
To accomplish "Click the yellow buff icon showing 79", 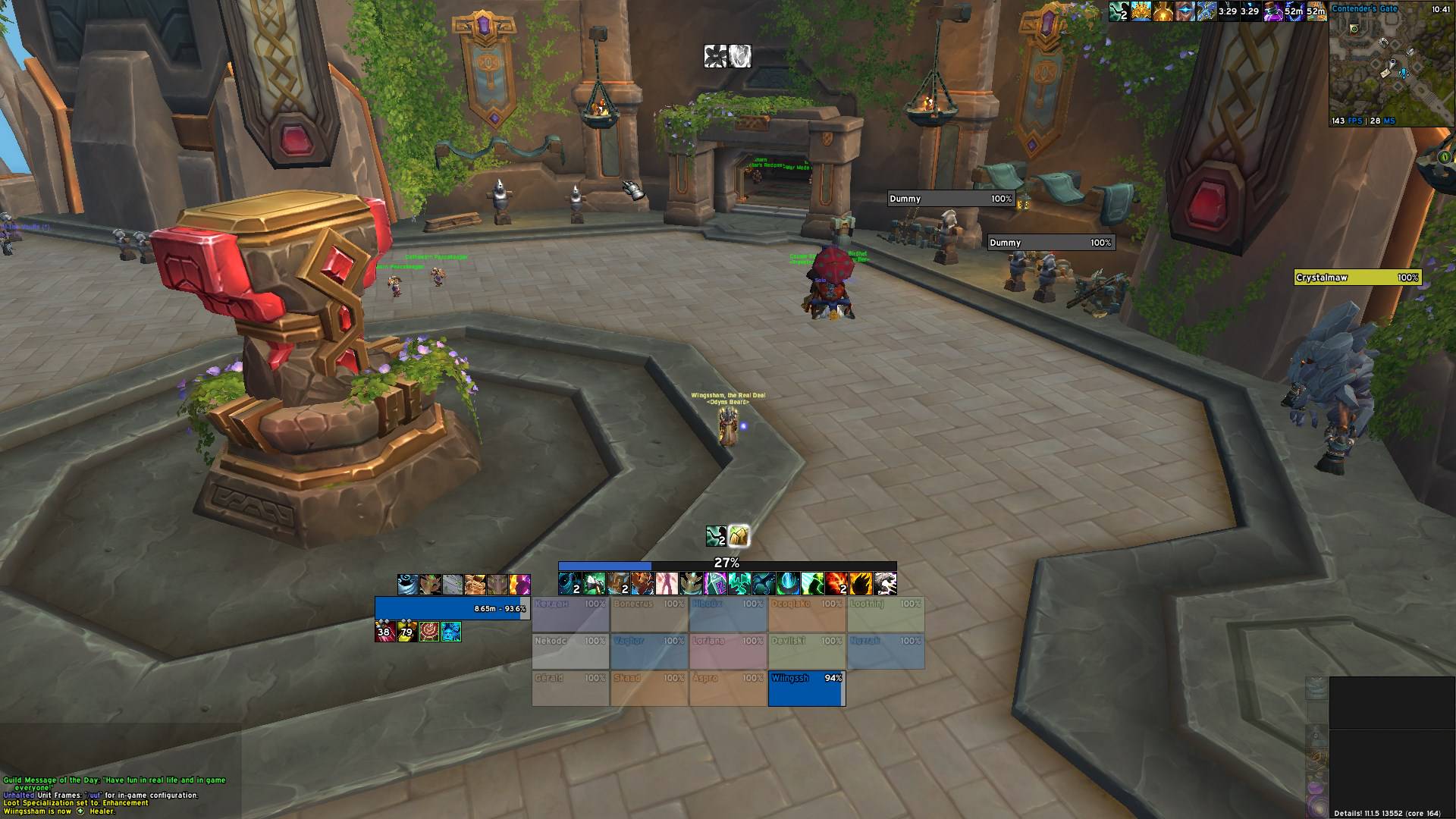I will [407, 631].
